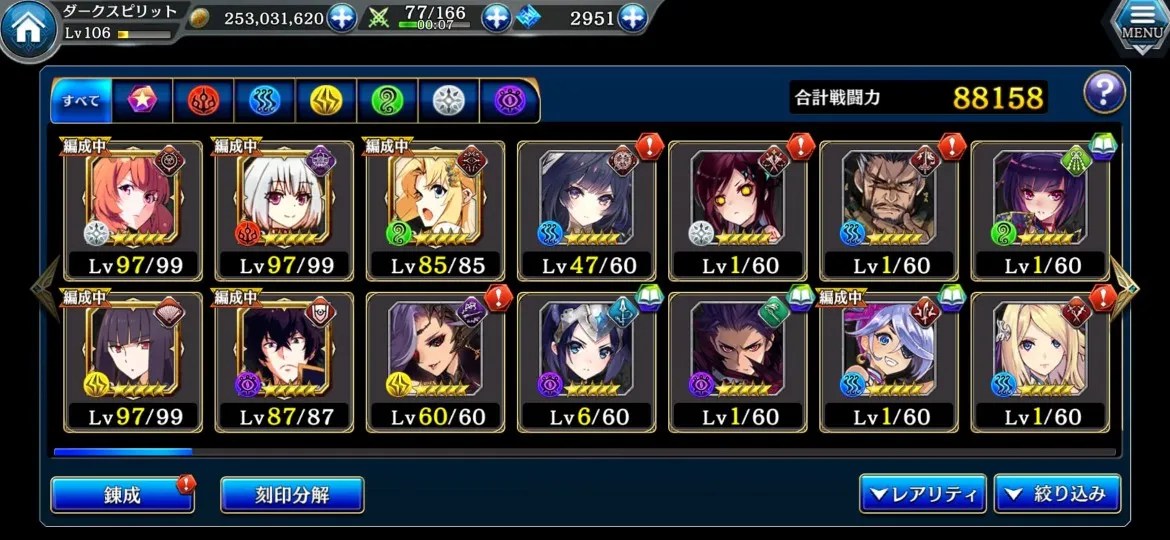Image resolution: width=1170 pixels, height=540 pixels.
Task: Return to the home screen
Action: (x=26, y=30)
